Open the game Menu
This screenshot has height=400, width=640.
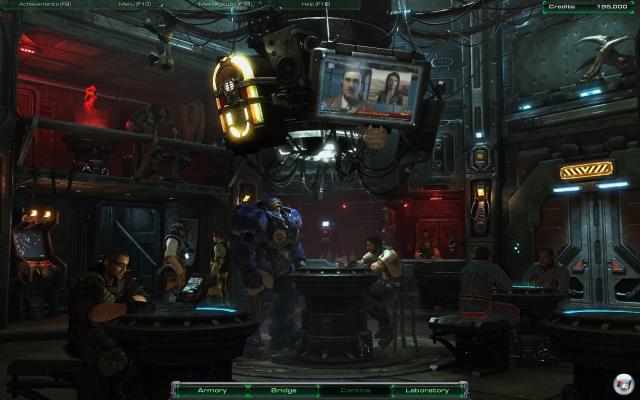click(133, 5)
